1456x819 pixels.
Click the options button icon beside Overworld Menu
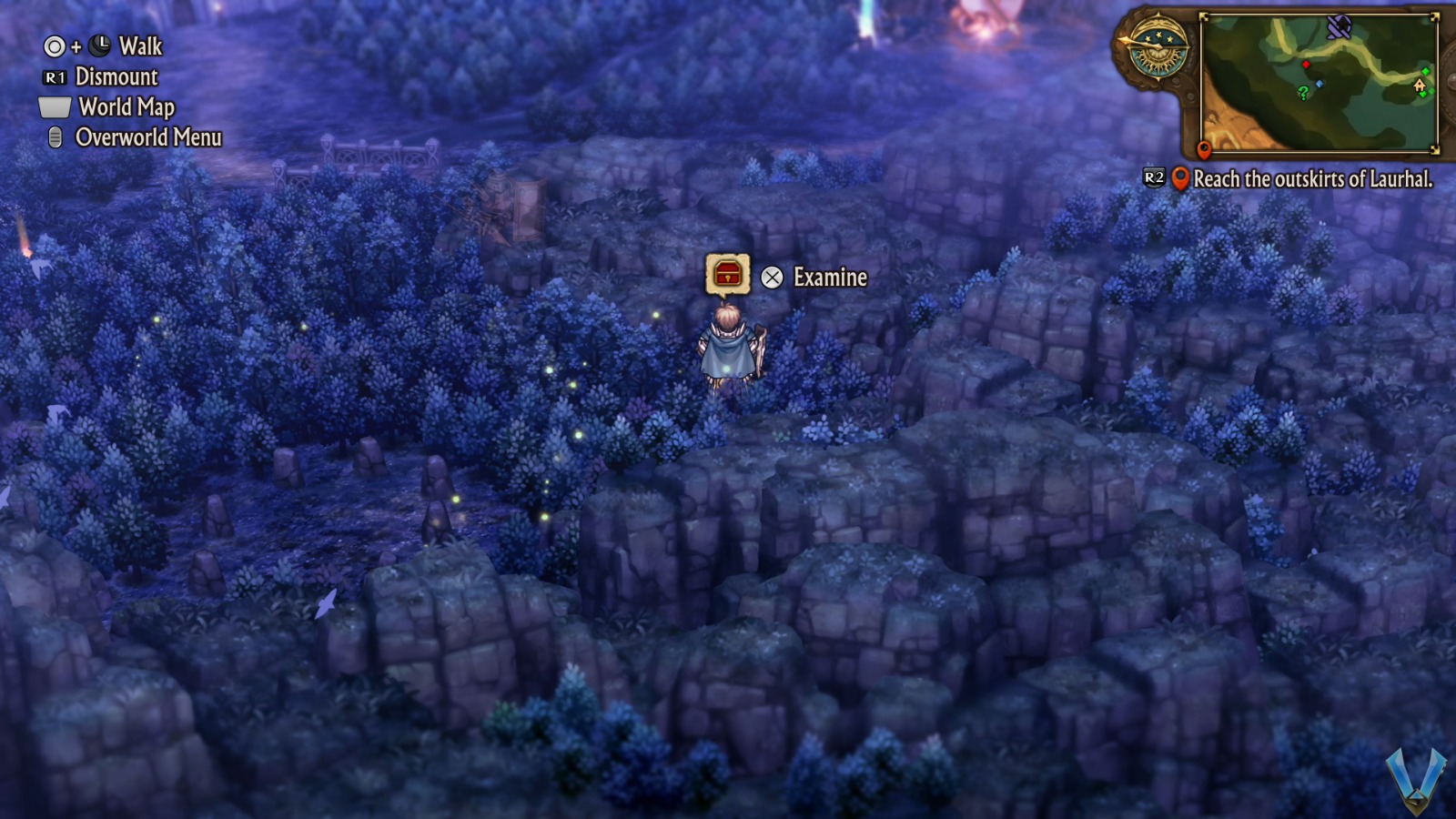coord(55,136)
